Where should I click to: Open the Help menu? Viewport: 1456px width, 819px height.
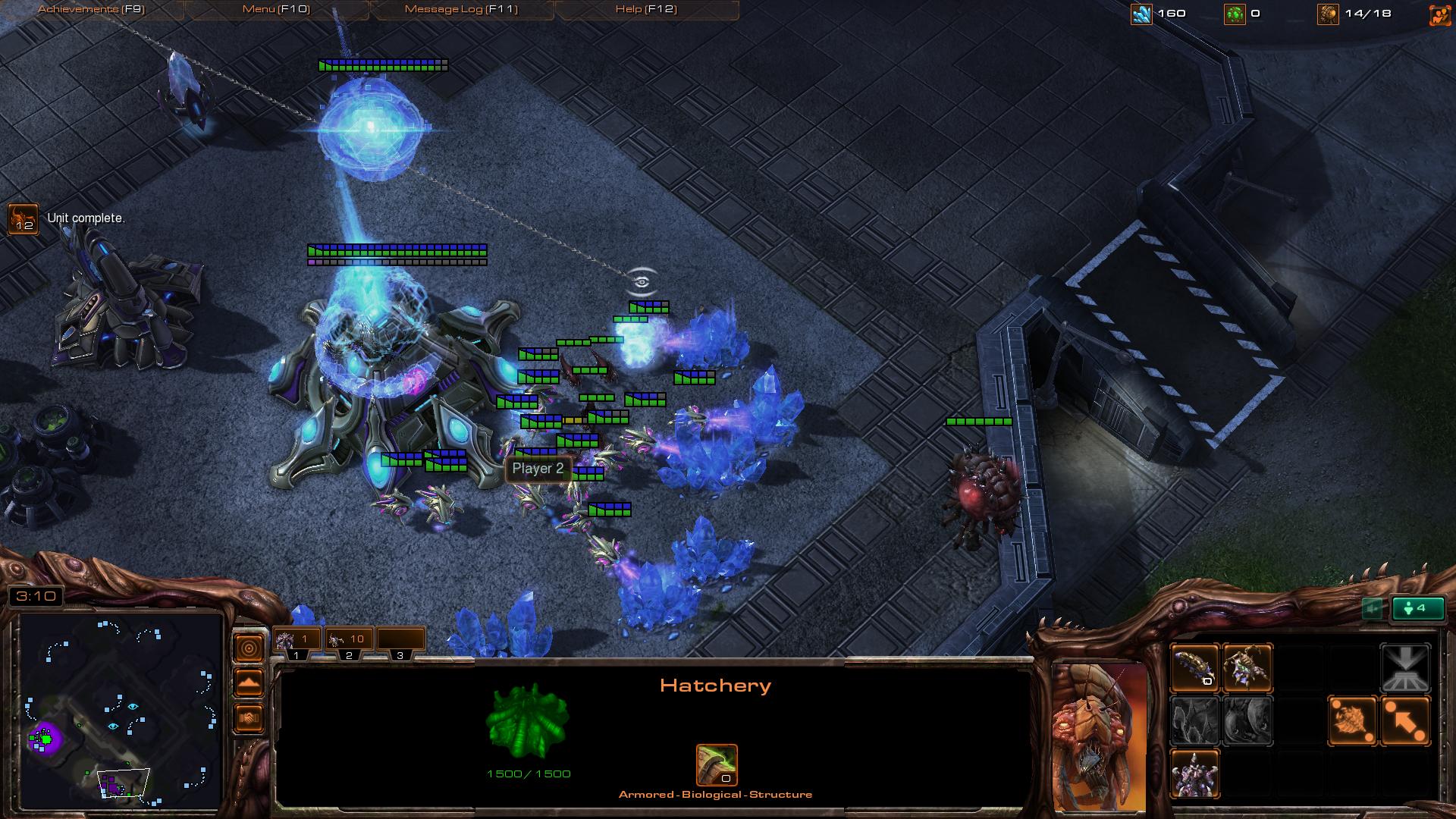click(646, 9)
